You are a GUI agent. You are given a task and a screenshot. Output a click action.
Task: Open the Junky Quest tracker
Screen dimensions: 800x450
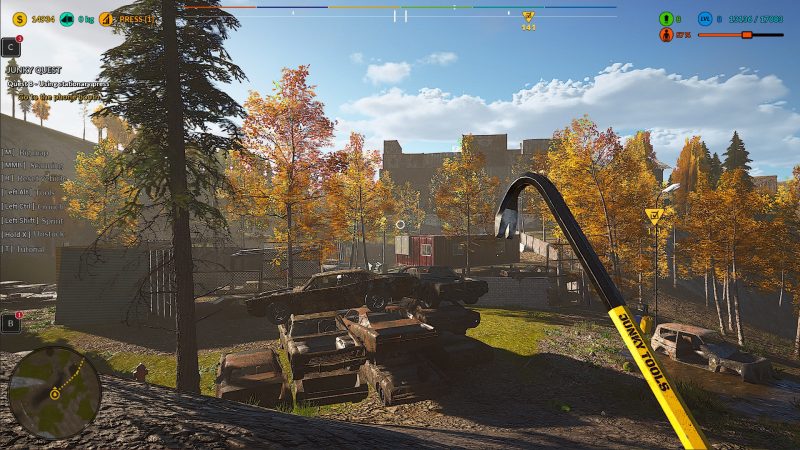(33, 69)
